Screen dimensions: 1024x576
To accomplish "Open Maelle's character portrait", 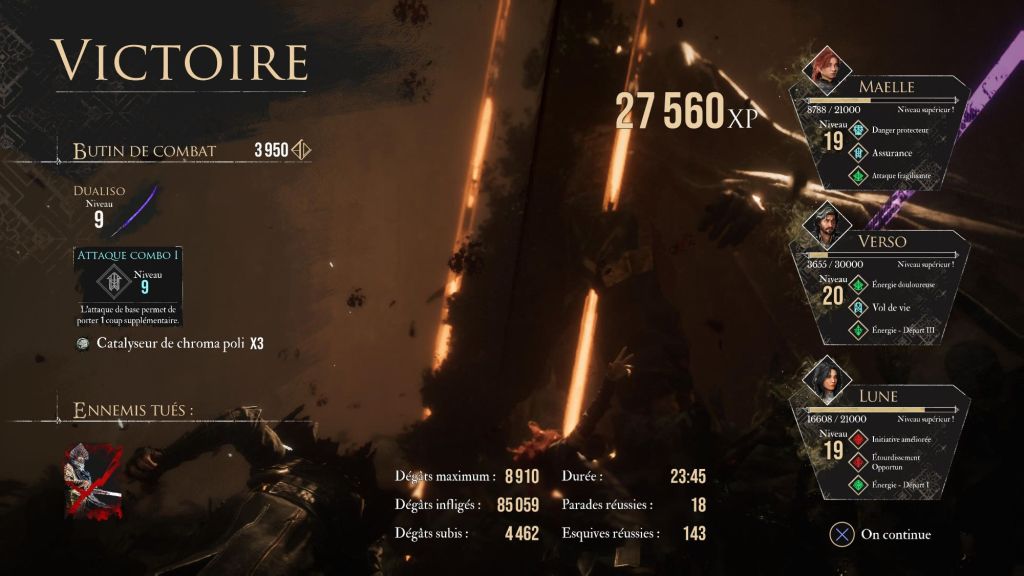I will pyautogui.click(x=828, y=69).
